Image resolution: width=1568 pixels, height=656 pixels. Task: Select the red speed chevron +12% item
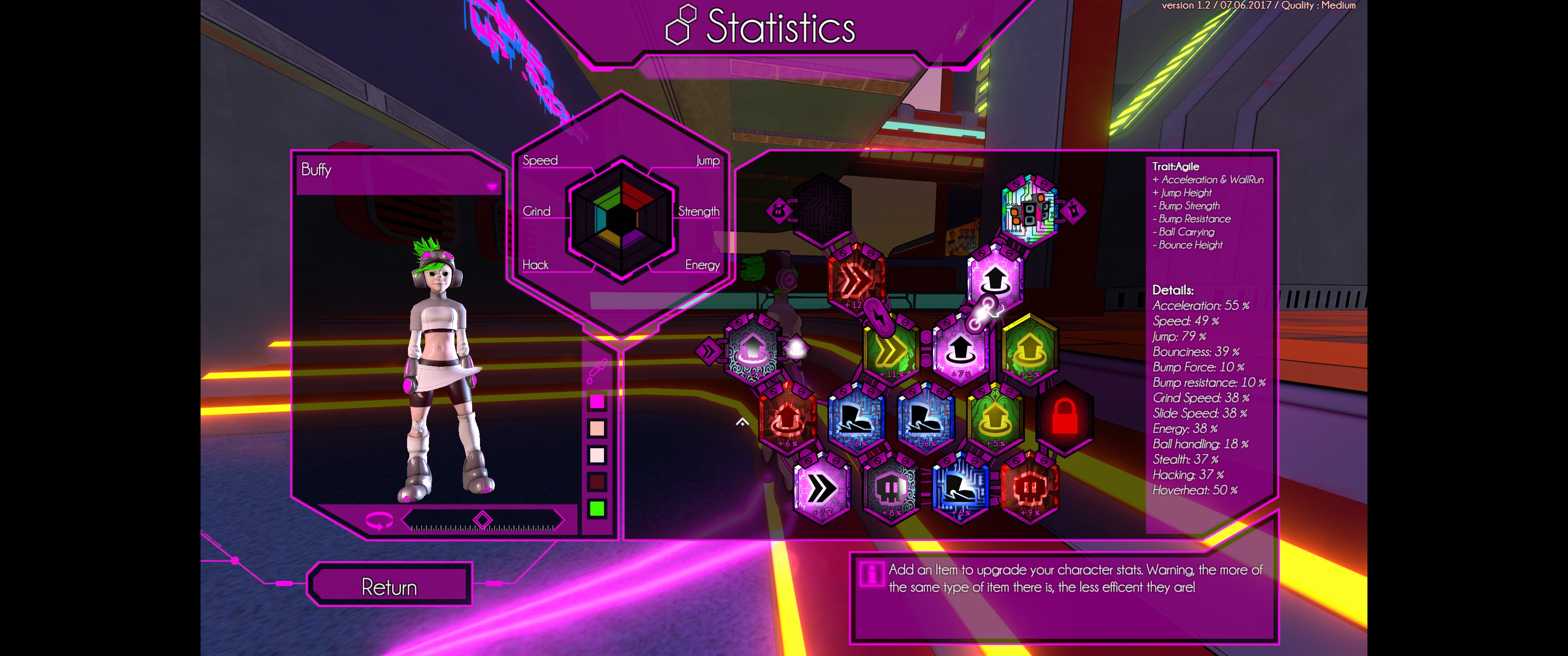point(856,281)
